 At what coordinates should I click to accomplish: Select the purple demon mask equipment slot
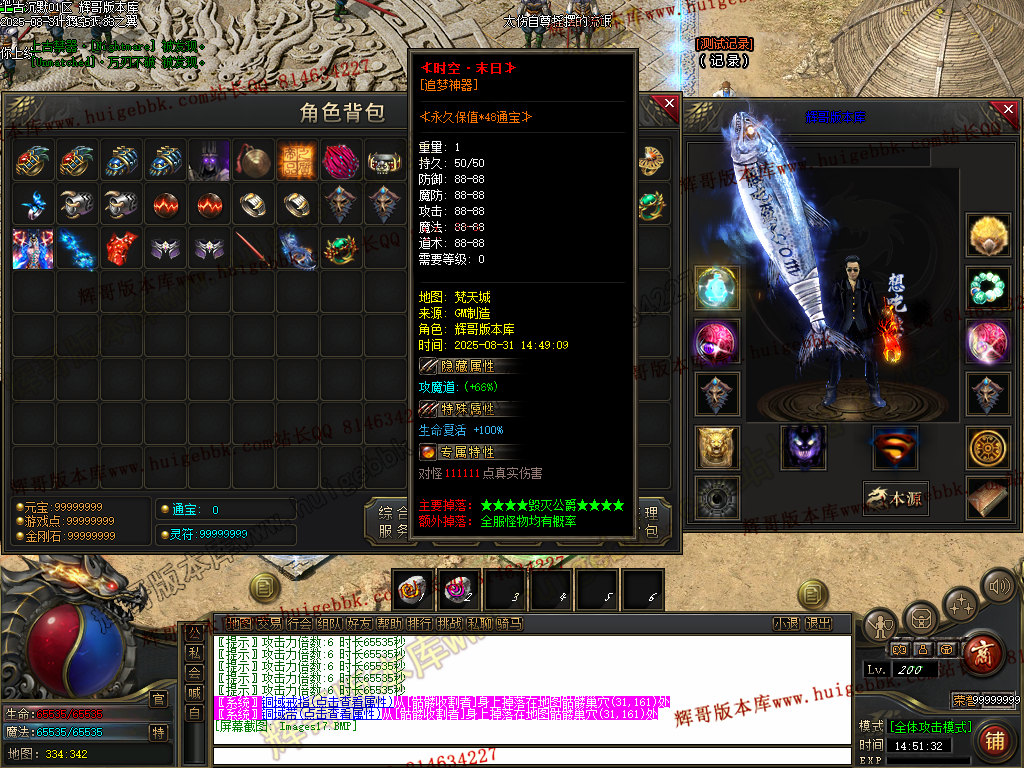pos(804,447)
